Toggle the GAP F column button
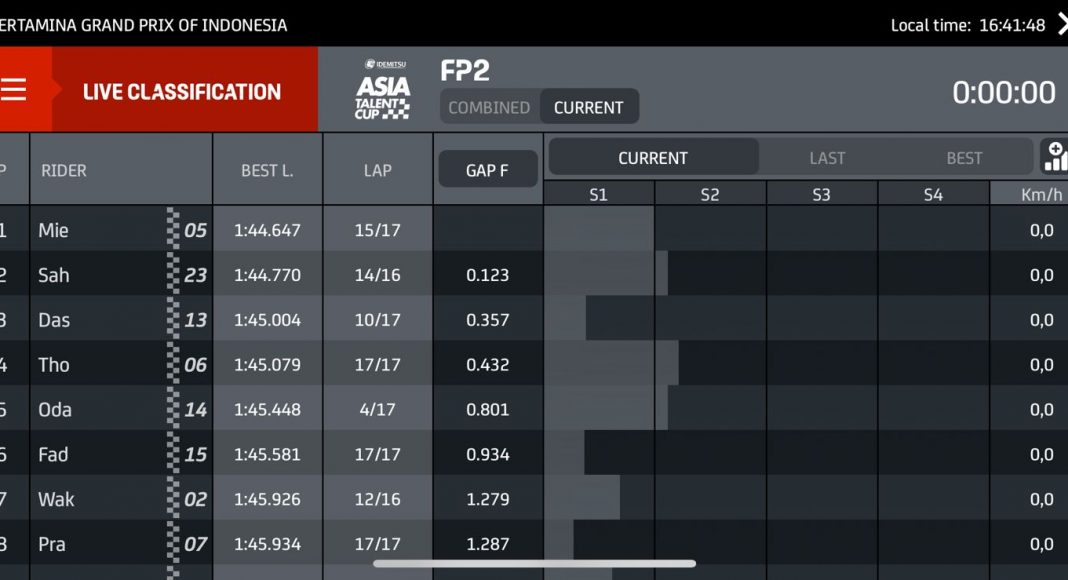The width and height of the screenshot is (1068, 580). point(487,170)
